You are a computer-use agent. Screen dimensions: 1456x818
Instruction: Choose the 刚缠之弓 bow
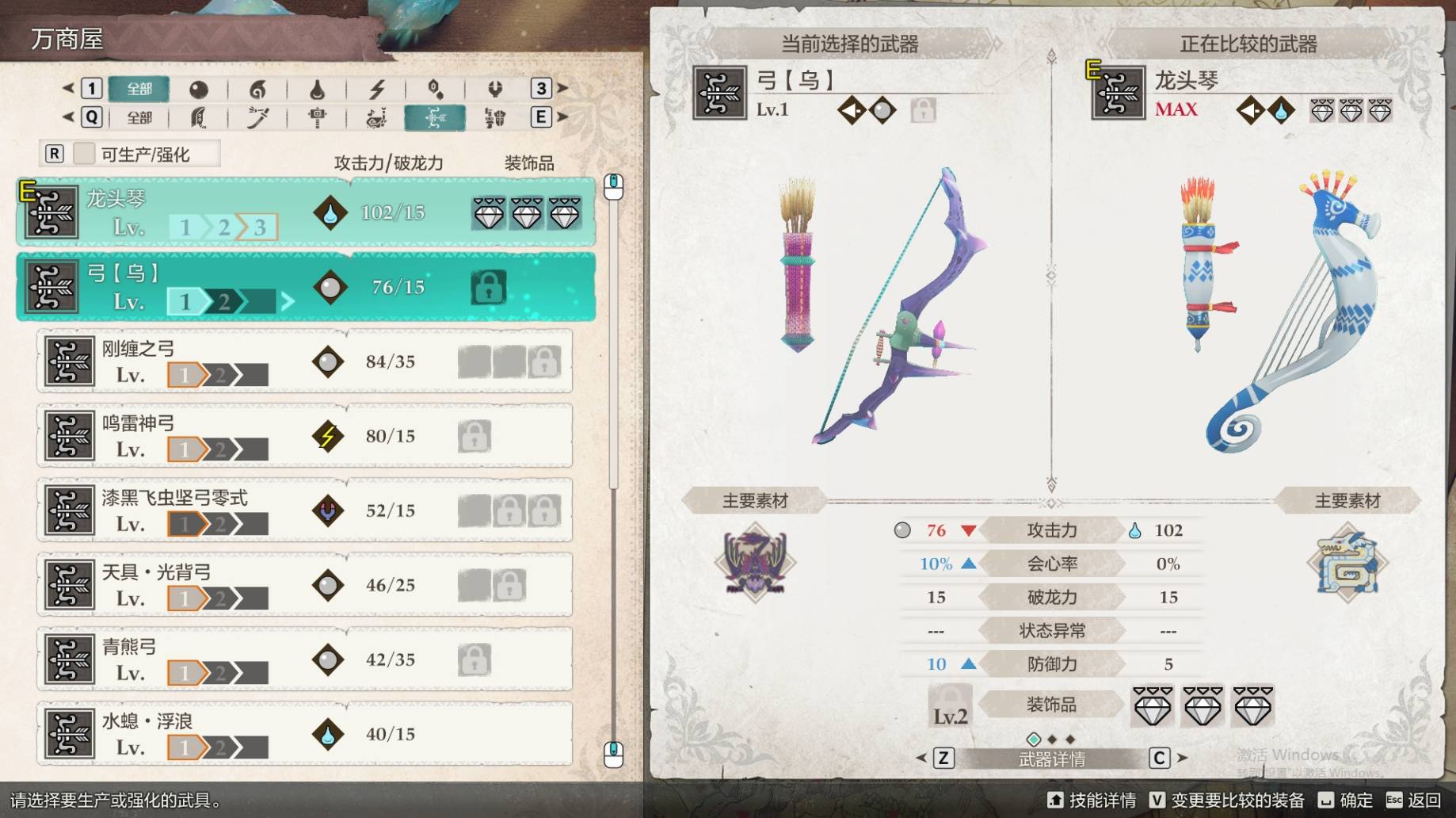[305, 361]
